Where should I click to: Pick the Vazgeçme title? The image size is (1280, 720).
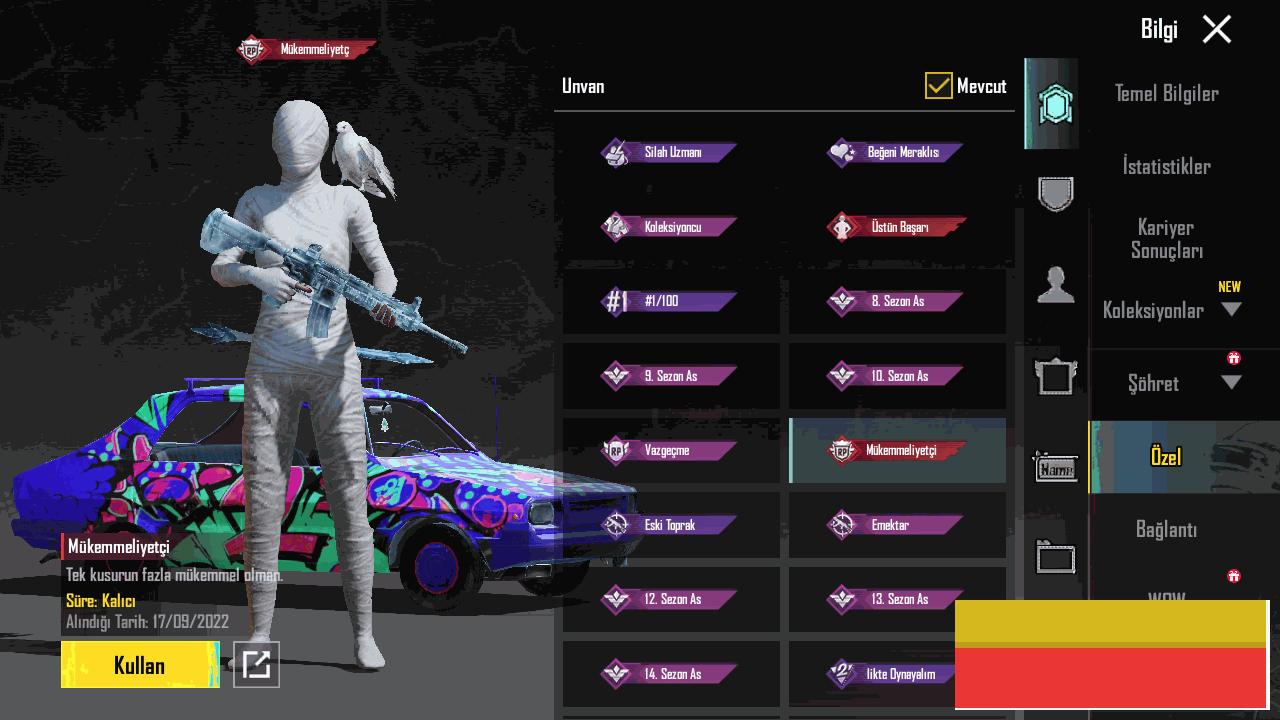(x=670, y=450)
